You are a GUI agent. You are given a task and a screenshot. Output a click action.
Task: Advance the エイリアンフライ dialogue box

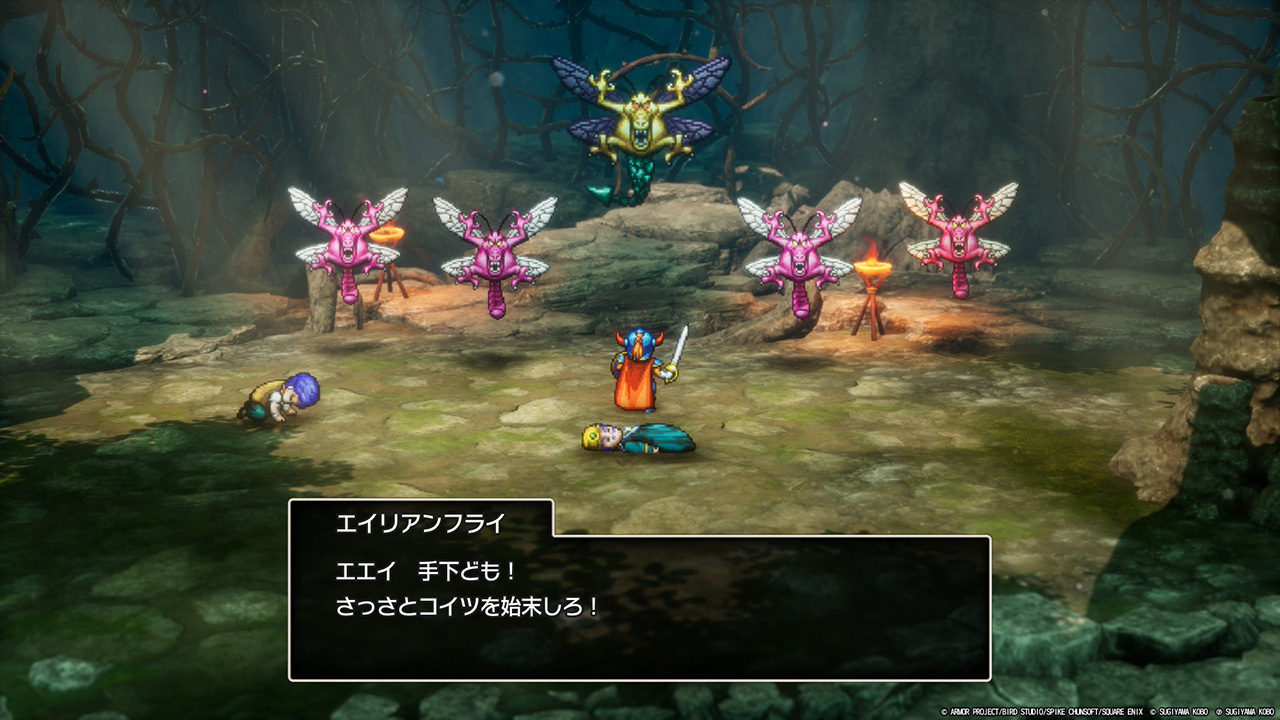[640, 607]
